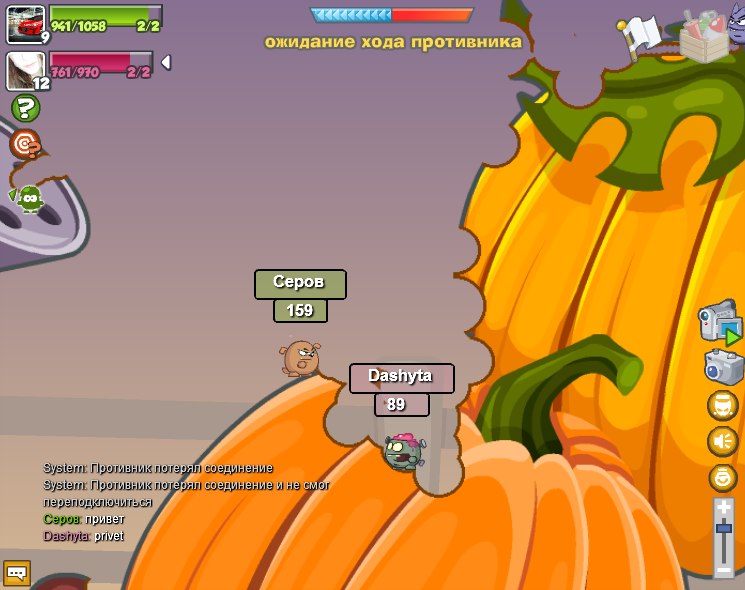Click the blue zoom slider handle
This screenshot has width=745, height=590.
tap(724, 527)
